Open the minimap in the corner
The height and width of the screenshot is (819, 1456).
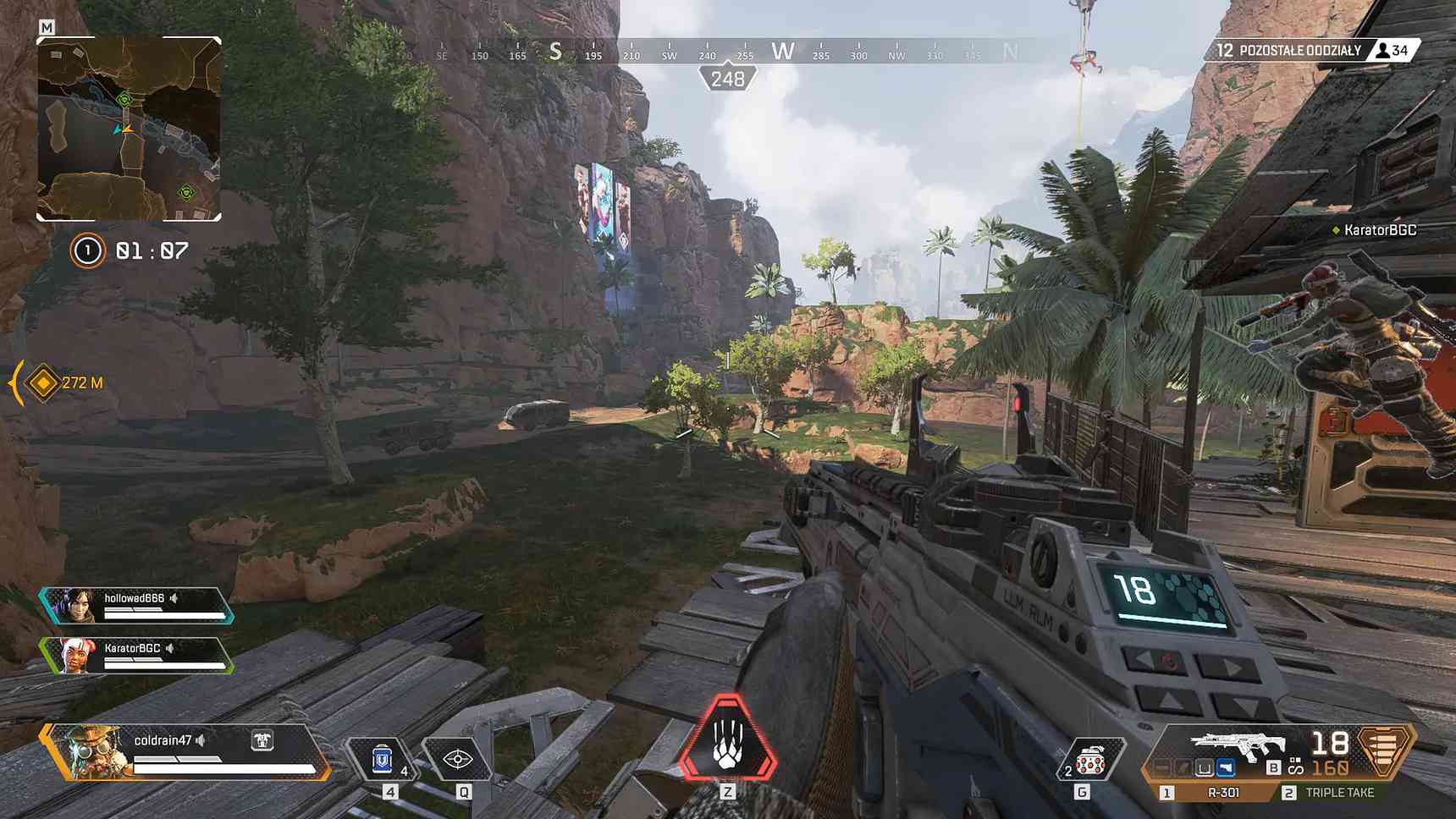(x=129, y=129)
